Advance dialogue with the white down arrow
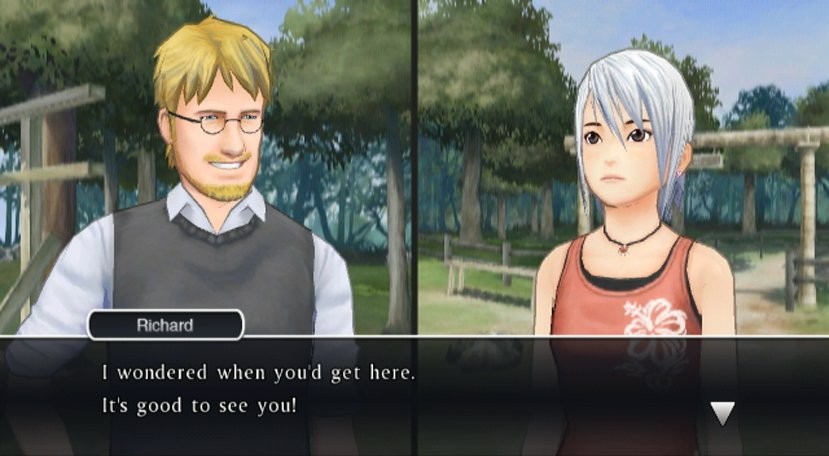 click(722, 411)
